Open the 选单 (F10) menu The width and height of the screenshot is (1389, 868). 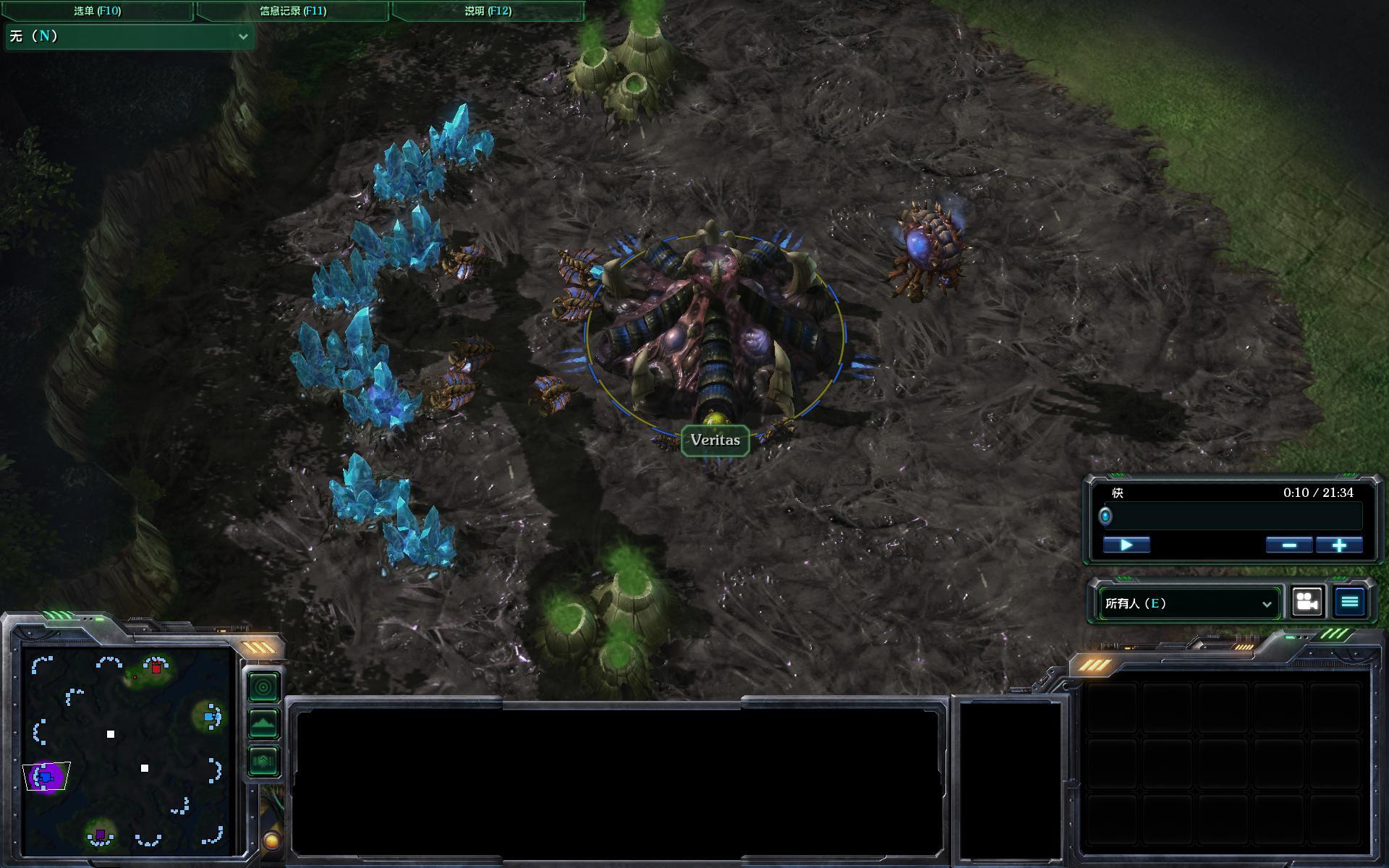pos(97,11)
